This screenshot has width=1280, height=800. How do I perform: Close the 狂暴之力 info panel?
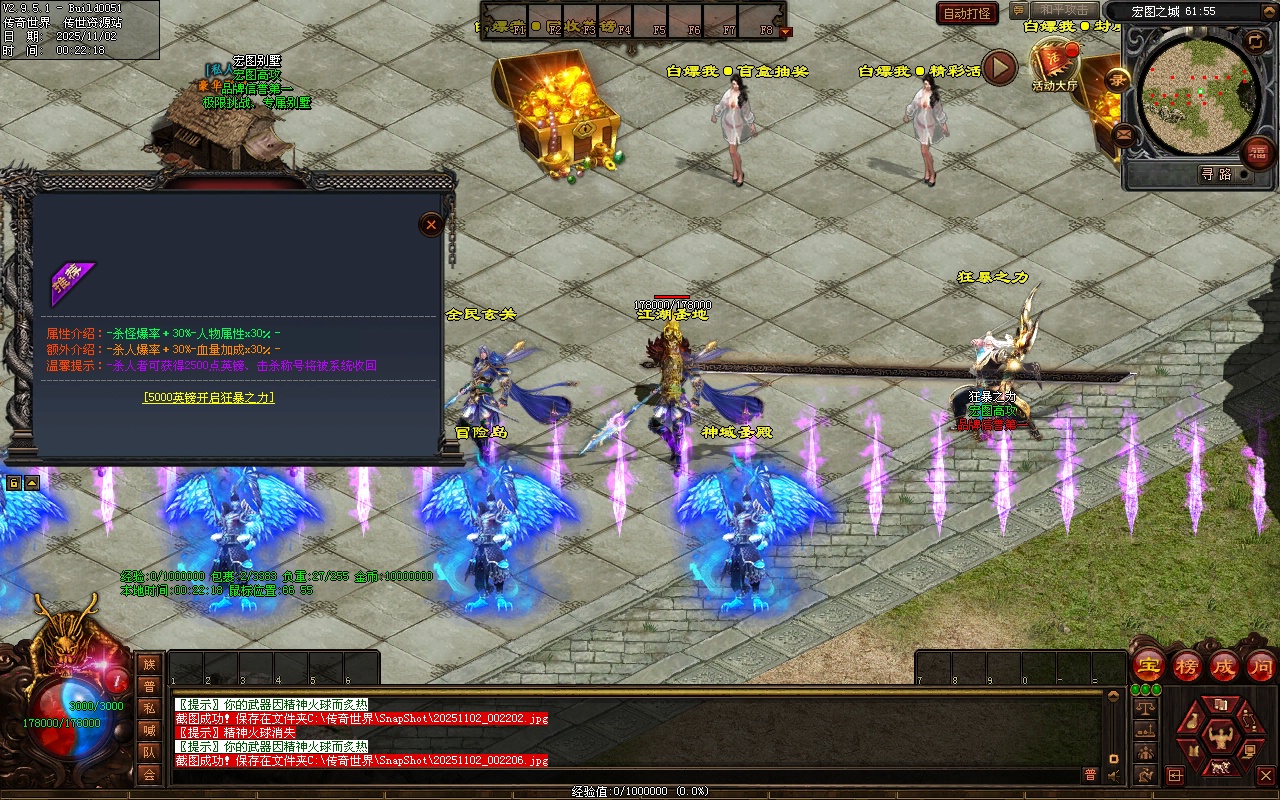point(431,224)
